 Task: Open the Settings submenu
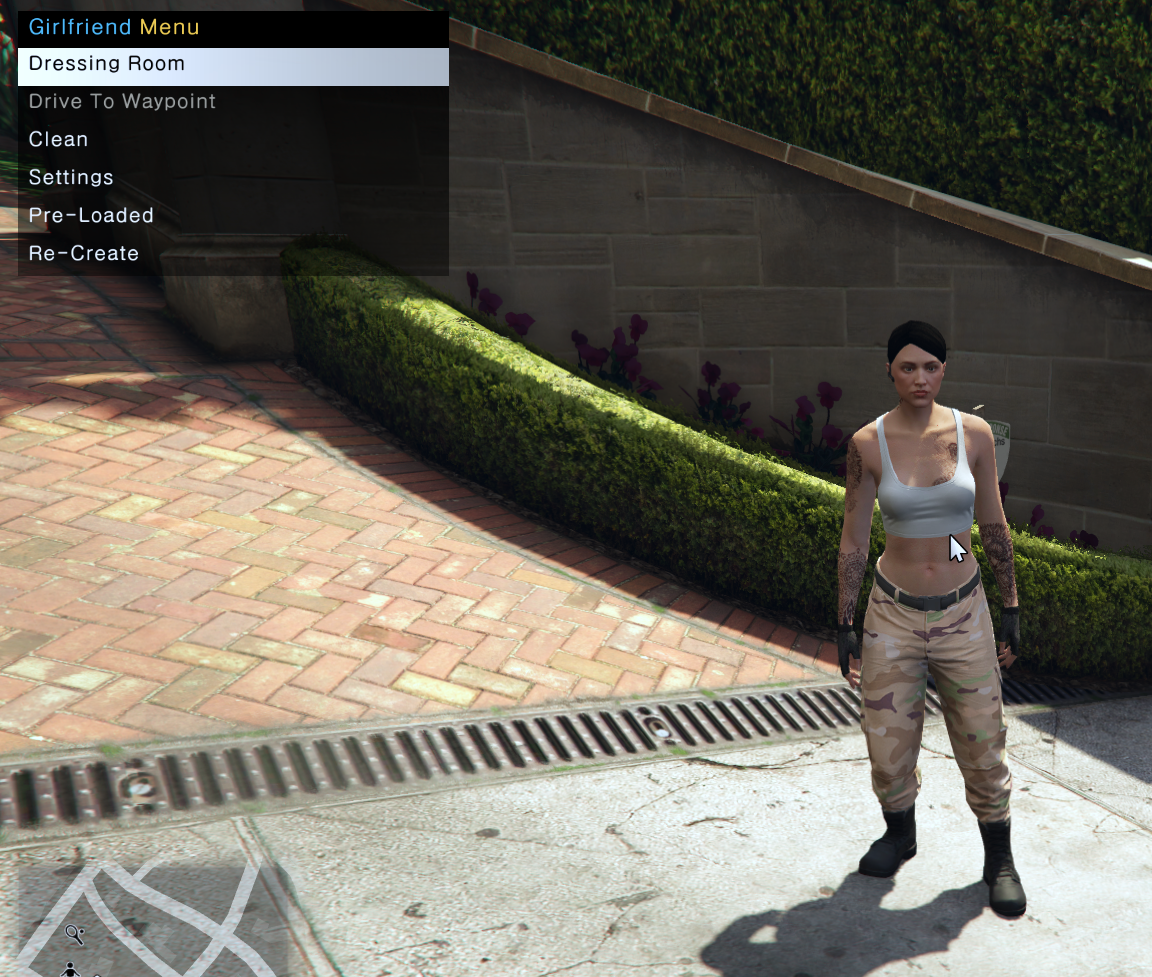pyautogui.click(x=71, y=178)
